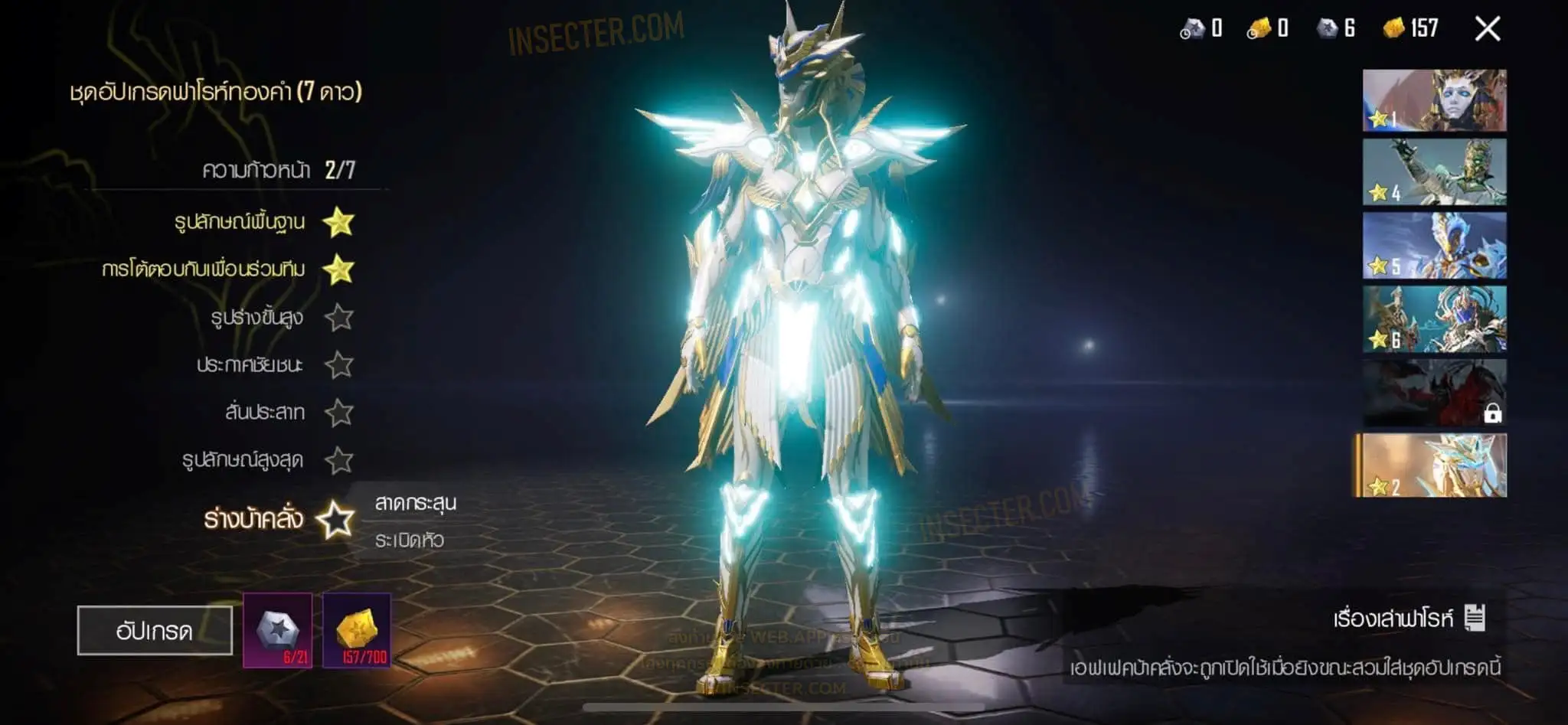Open the เรื่องเล่าฟาโรห์ story

tap(1409, 619)
